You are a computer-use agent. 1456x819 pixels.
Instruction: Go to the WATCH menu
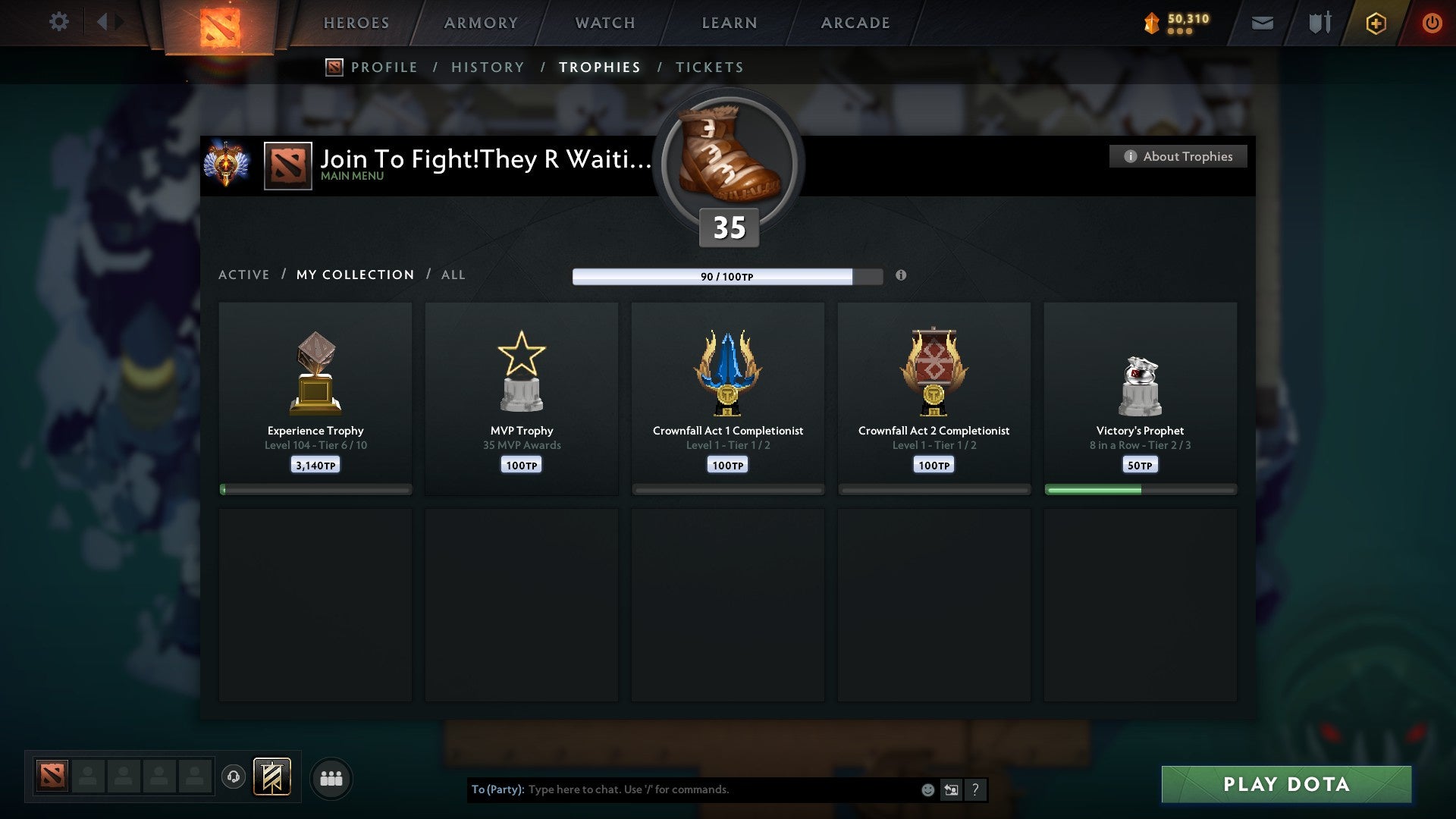point(604,23)
